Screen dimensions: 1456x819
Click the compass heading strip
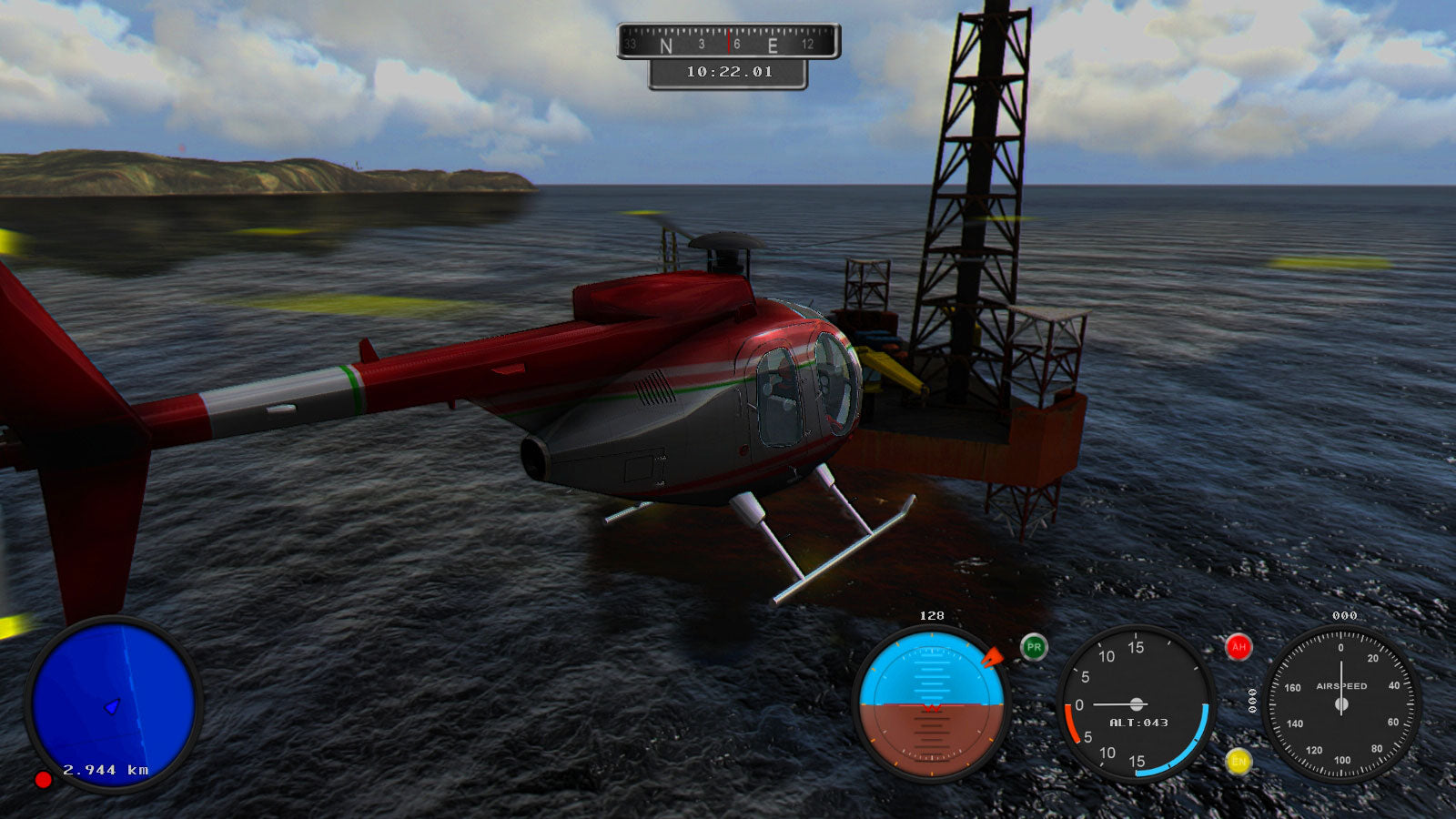(x=728, y=42)
